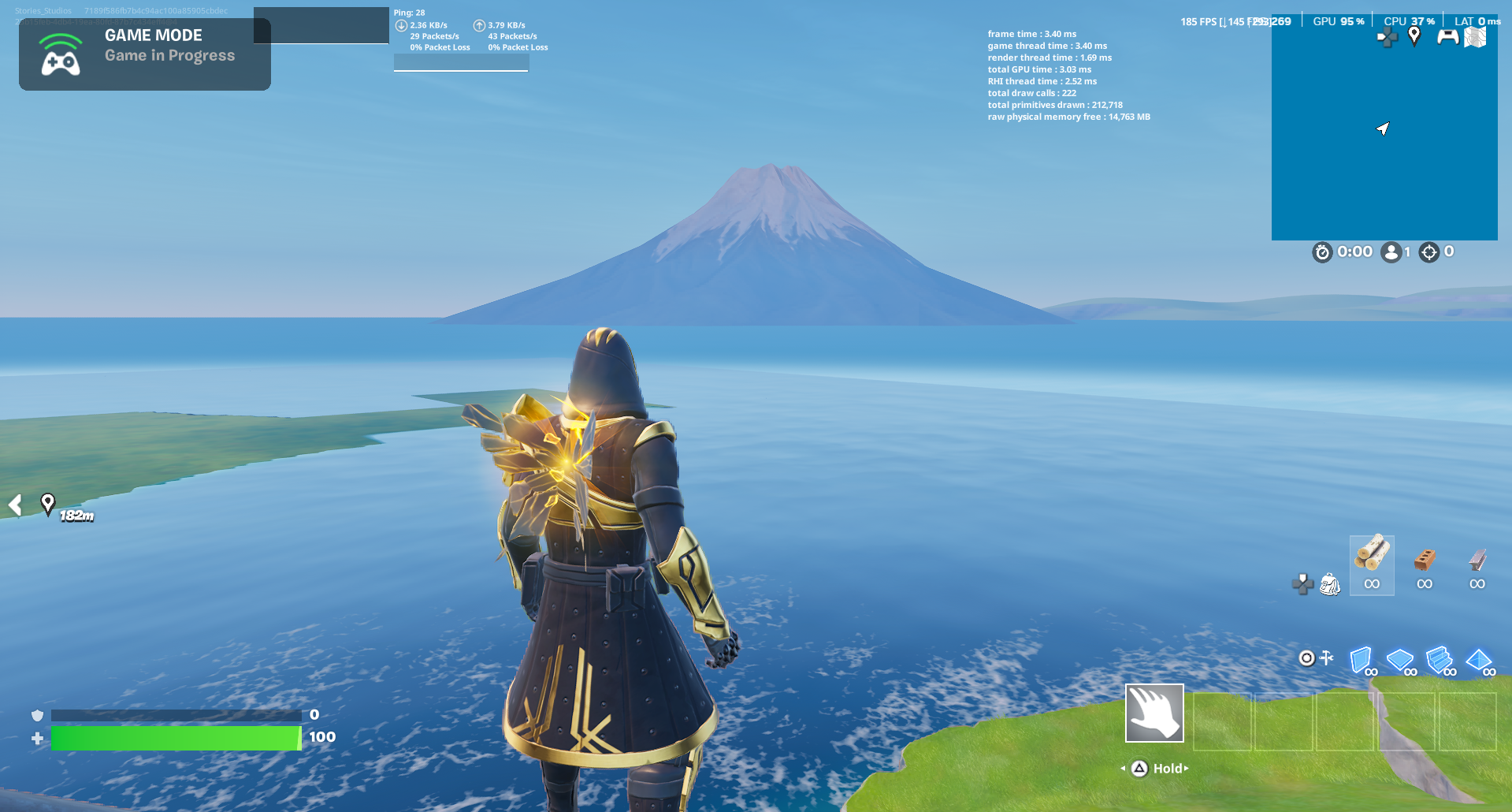Click the location pin icon below CPU stats

[x=1414, y=36]
